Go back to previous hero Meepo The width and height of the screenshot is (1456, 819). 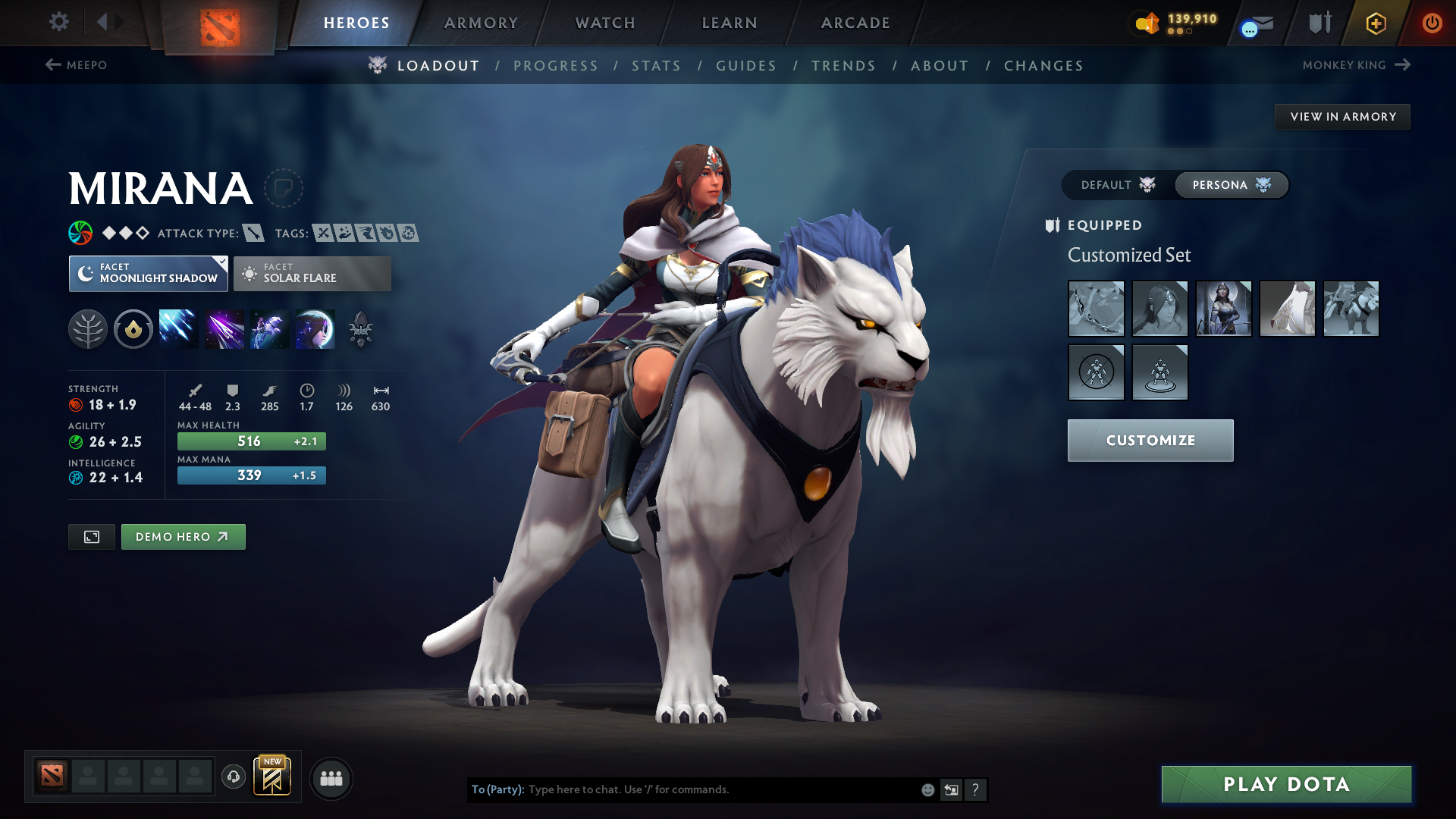(x=76, y=65)
